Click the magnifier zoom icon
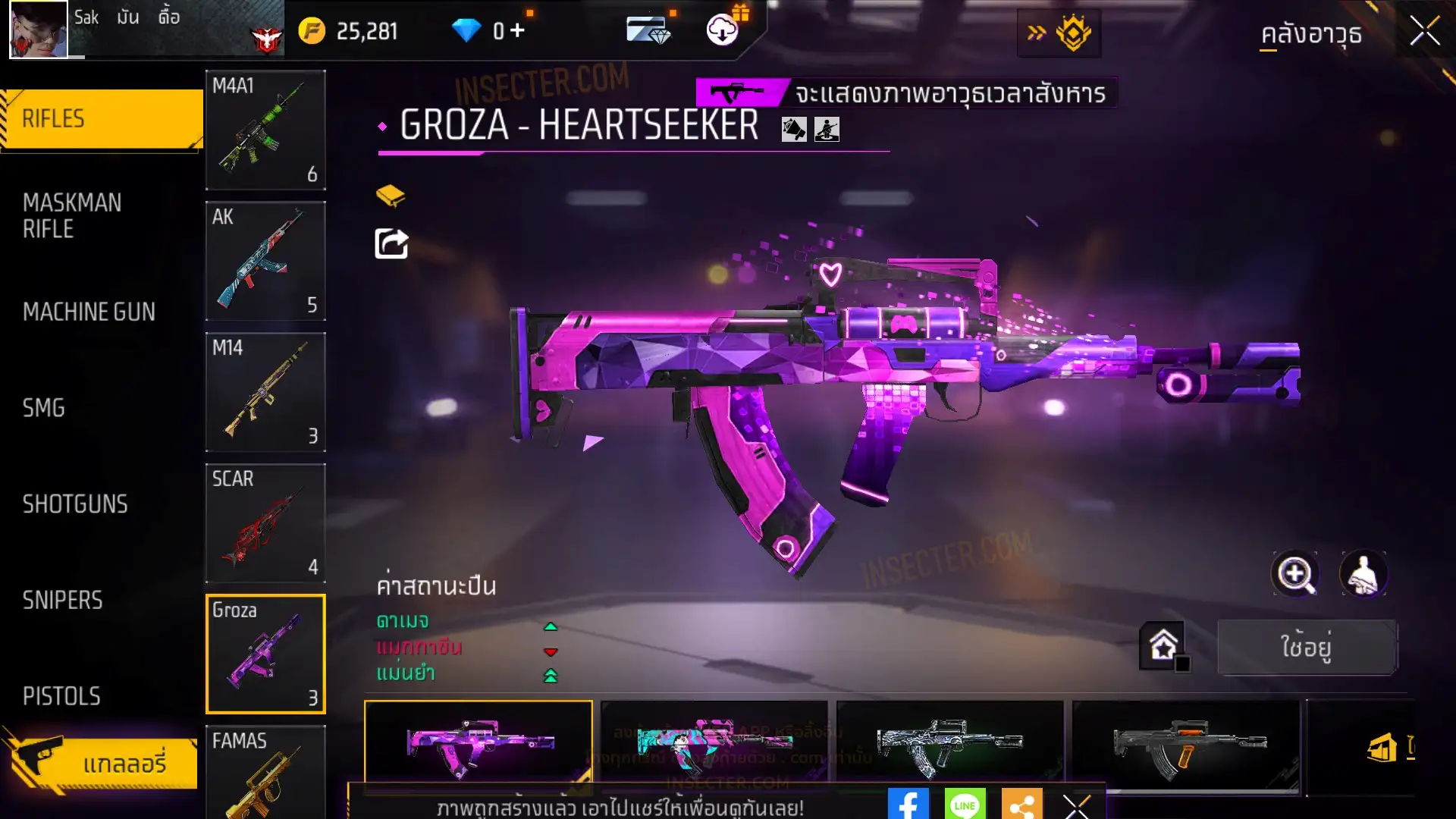The height and width of the screenshot is (819, 1456). click(x=1294, y=574)
